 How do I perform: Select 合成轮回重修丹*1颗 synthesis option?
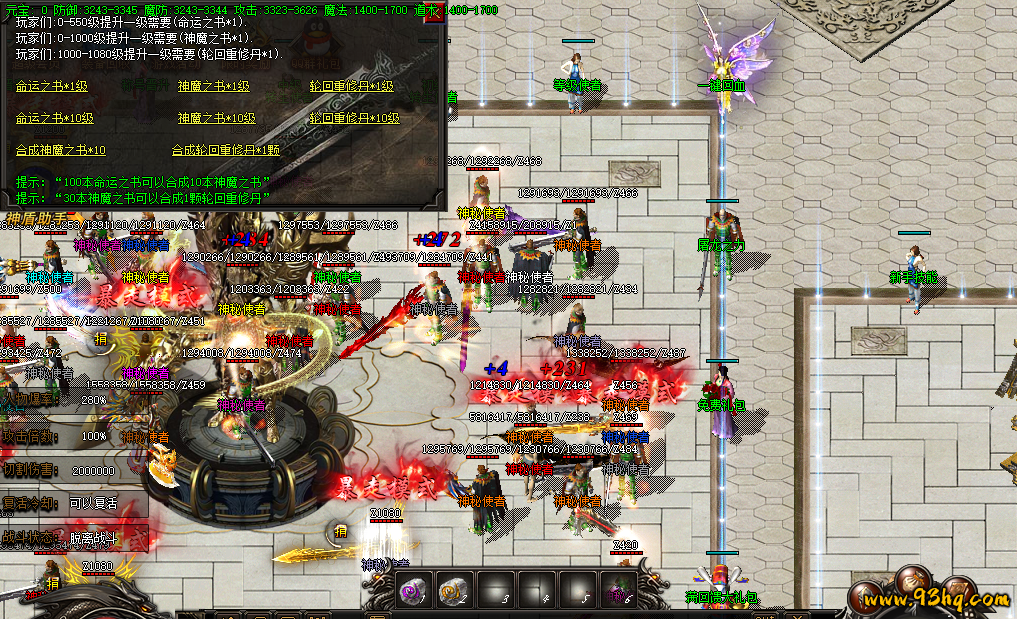pyautogui.click(x=226, y=150)
